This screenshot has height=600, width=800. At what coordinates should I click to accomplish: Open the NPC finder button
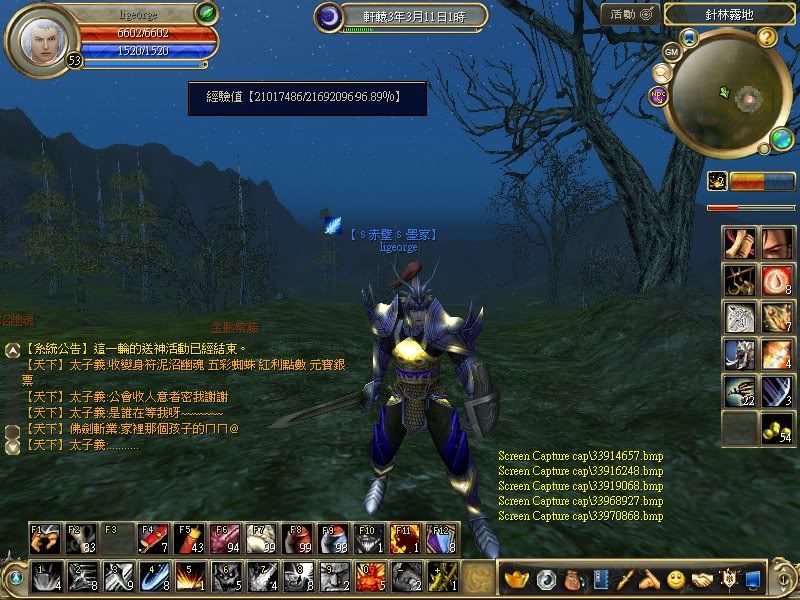coord(658,96)
